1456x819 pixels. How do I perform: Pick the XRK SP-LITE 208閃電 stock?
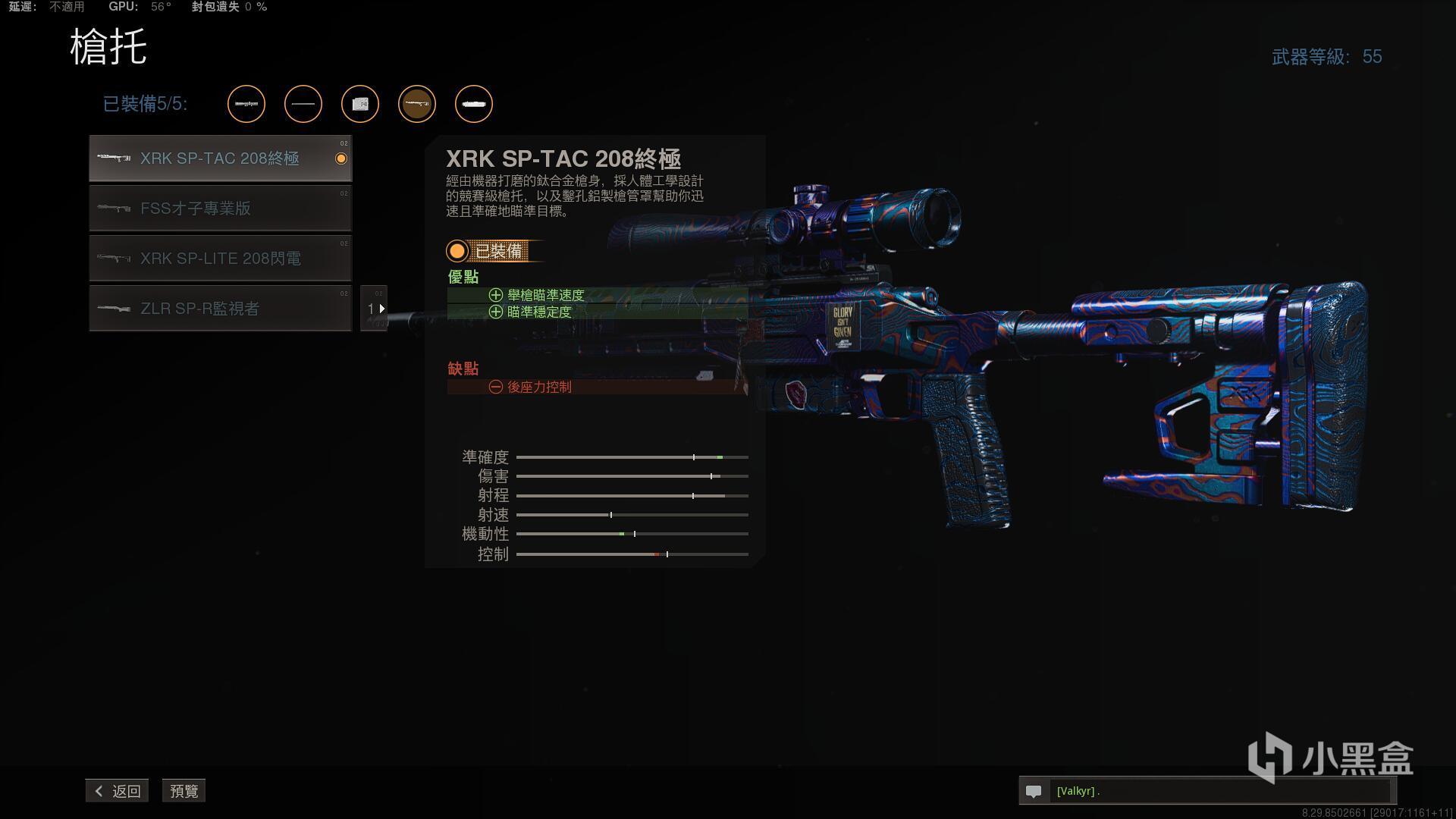220,259
